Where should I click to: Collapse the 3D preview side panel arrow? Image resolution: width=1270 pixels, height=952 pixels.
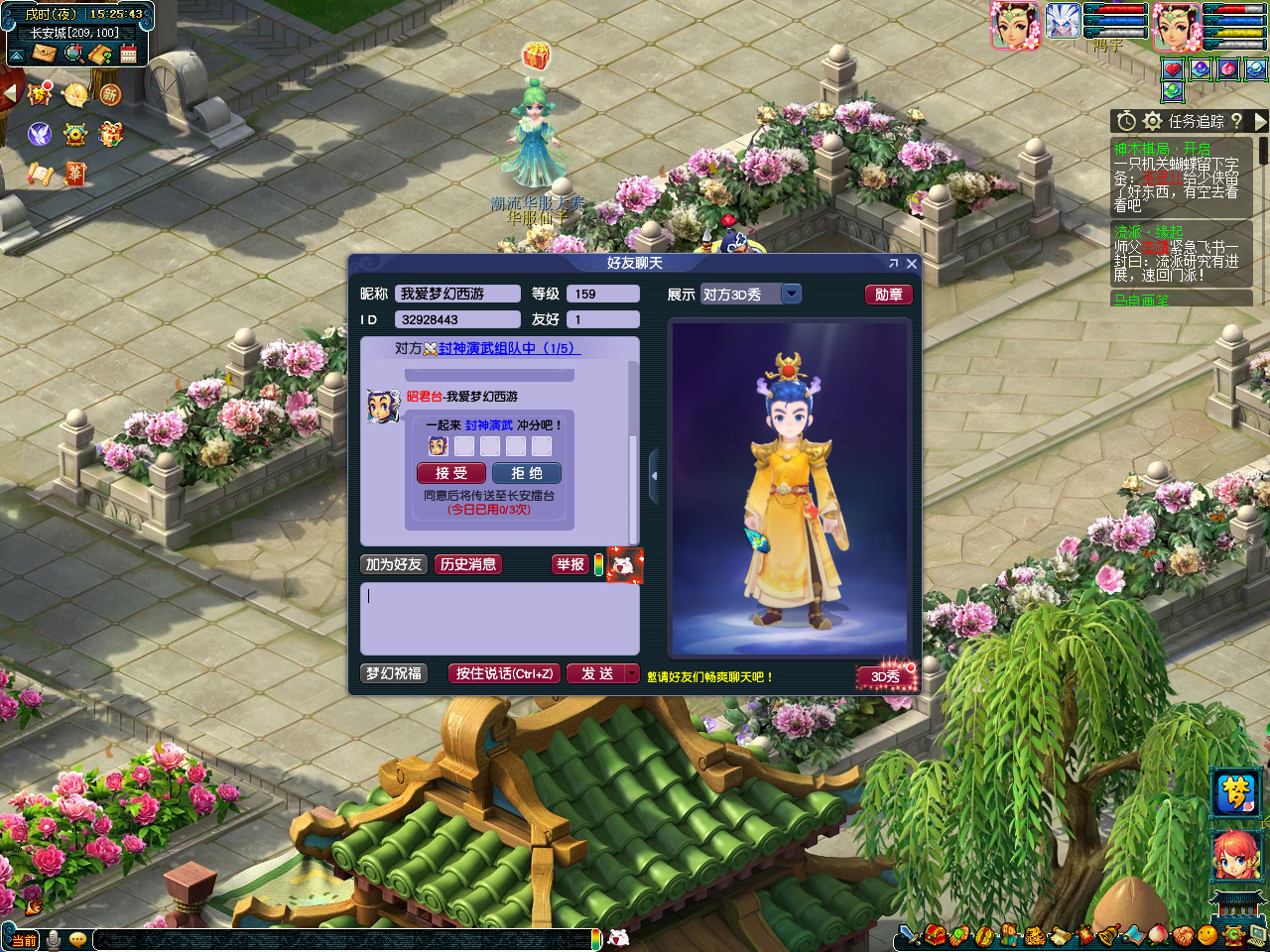point(654,476)
